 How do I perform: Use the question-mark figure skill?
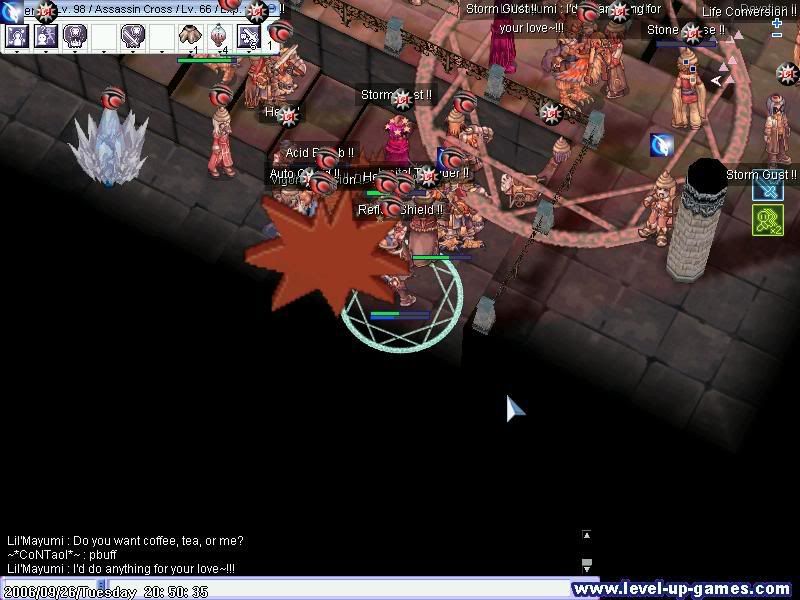pos(46,37)
